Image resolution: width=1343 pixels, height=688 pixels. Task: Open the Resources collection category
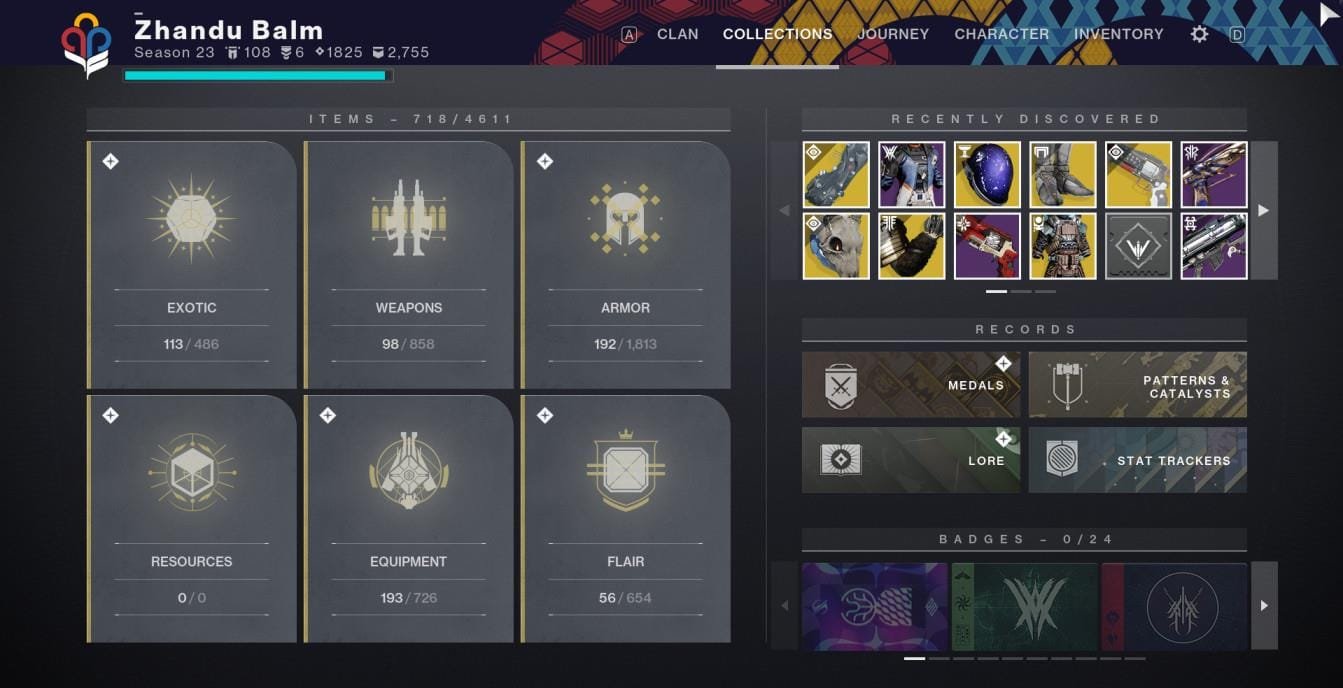click(192, 518)
